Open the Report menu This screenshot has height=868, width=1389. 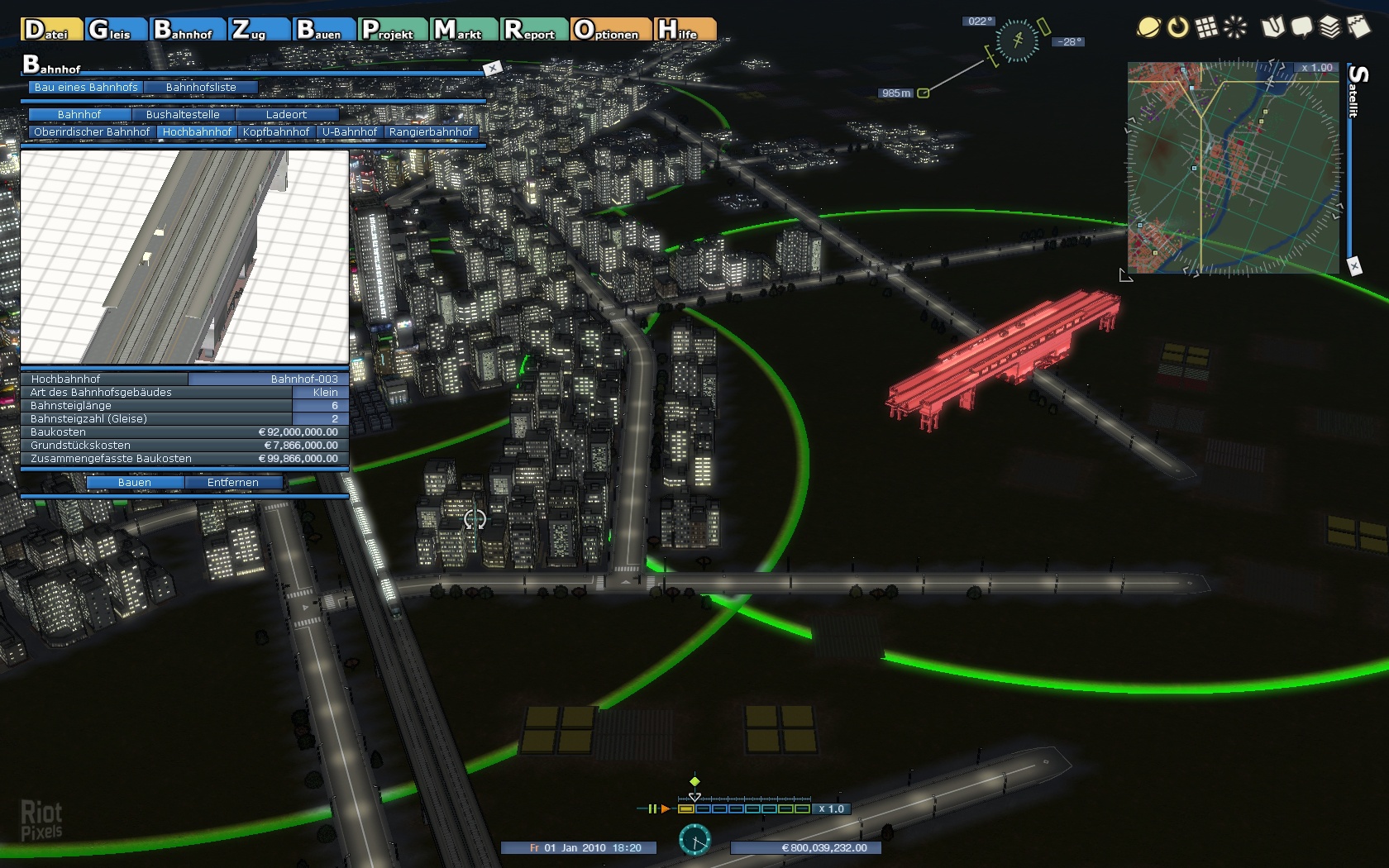[x=534, y=30]
